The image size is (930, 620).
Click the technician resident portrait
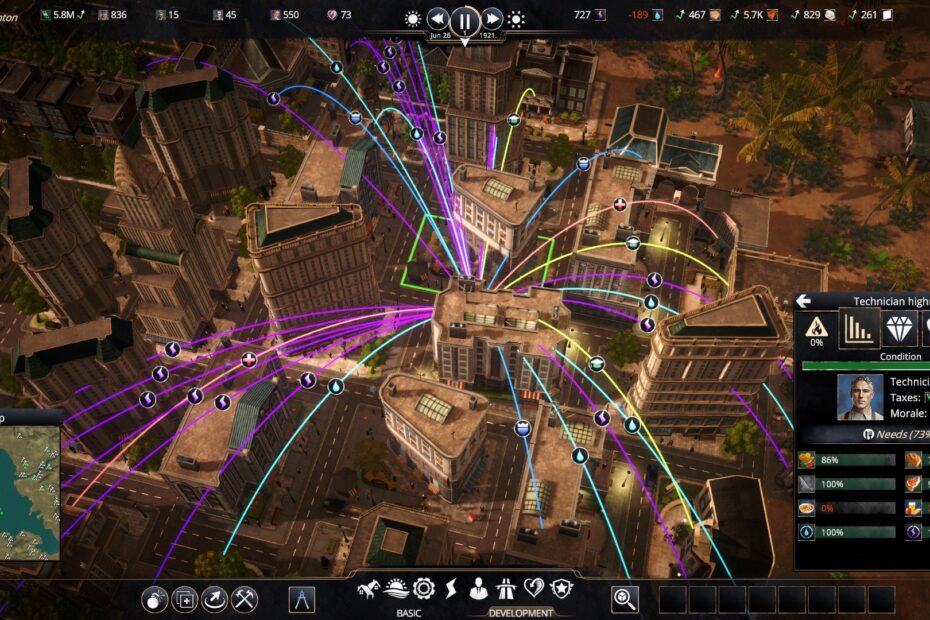860,397
